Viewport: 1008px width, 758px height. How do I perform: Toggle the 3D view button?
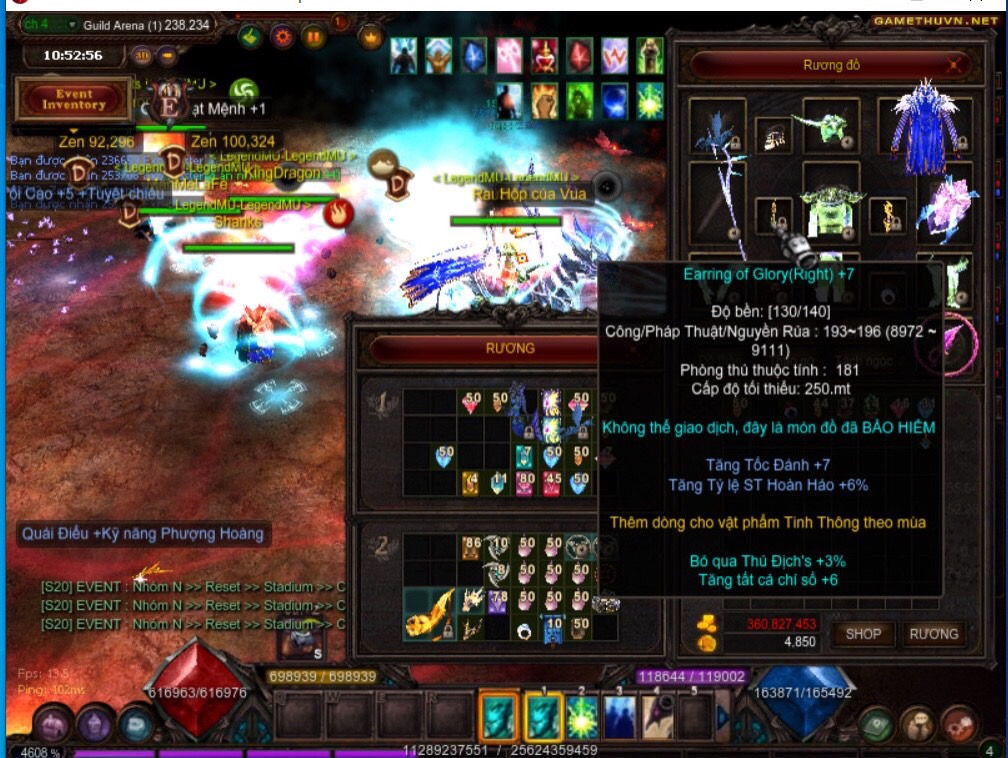142,56
